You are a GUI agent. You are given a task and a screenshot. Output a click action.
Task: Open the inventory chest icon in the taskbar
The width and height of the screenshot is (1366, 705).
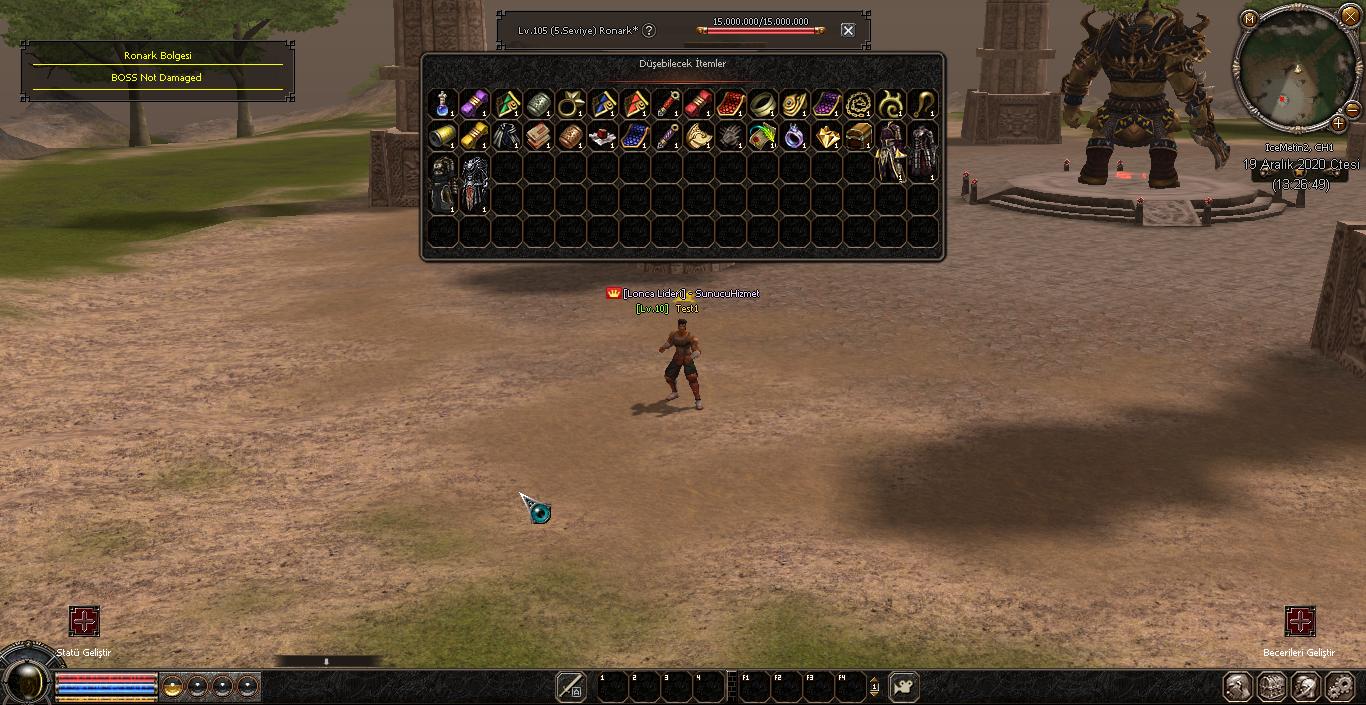click(x=1272, y=687)
